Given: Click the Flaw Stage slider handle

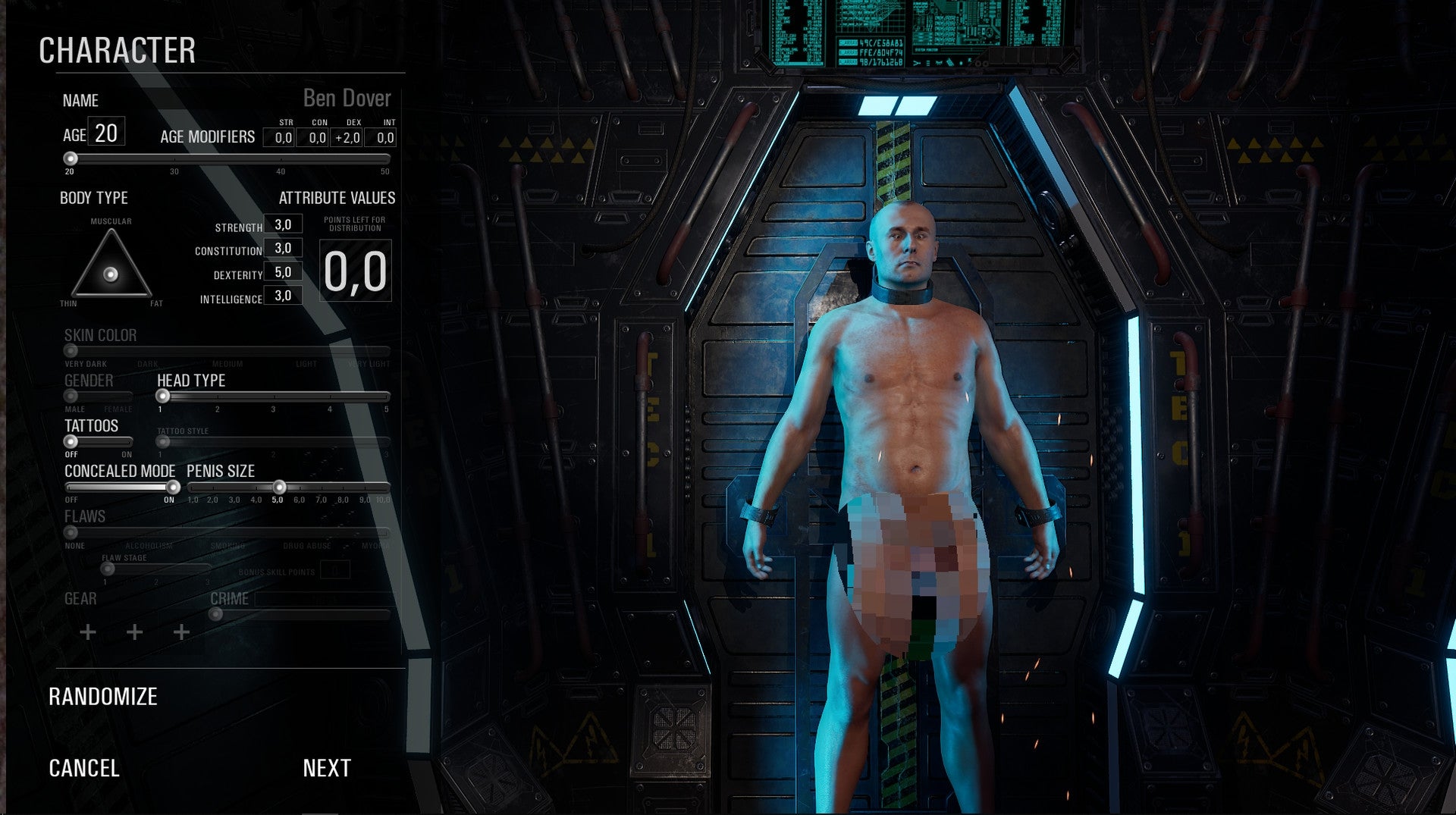Looking at the screenshot, I should pos(106,569).
